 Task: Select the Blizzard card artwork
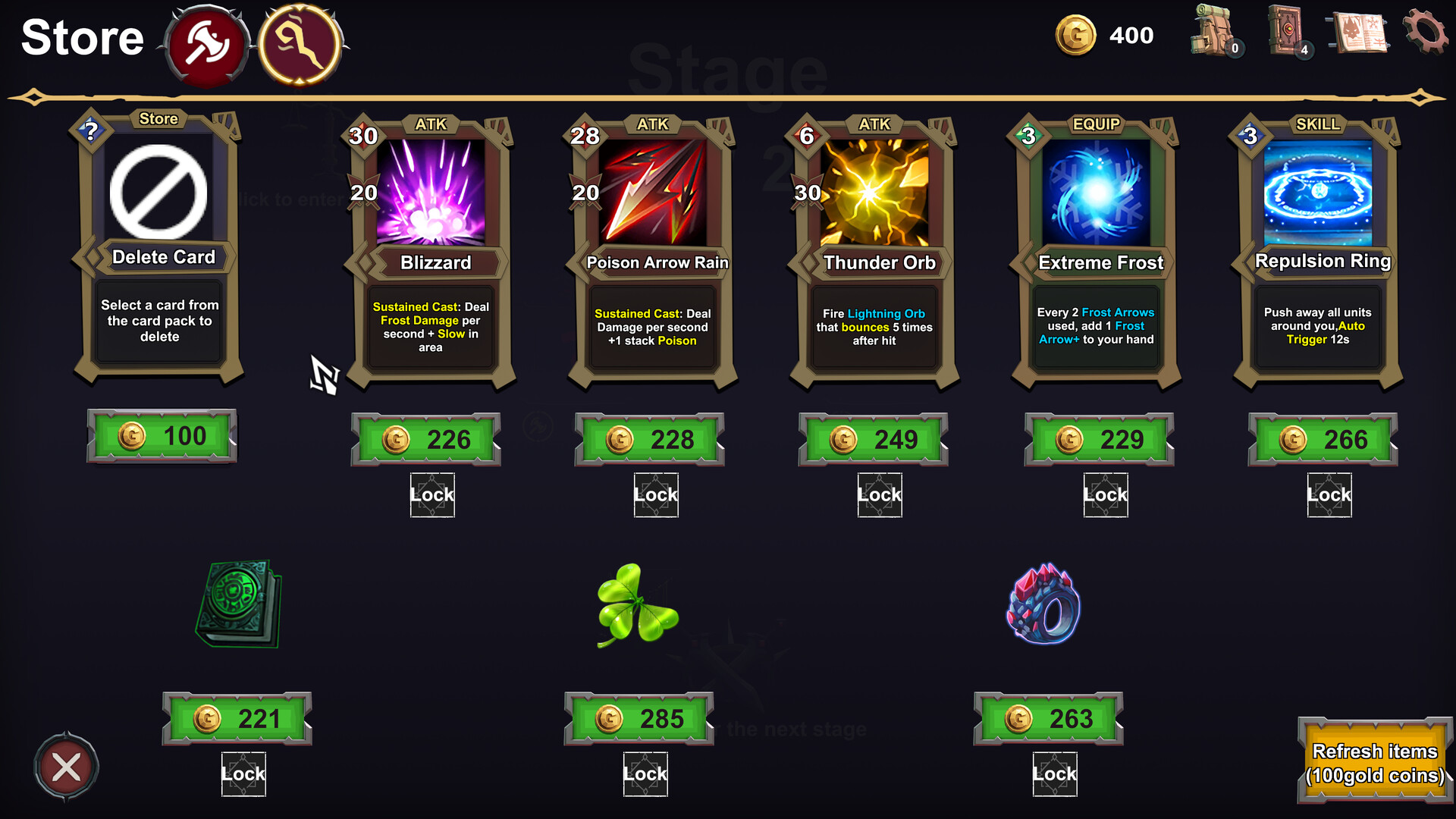coord(430,193)
